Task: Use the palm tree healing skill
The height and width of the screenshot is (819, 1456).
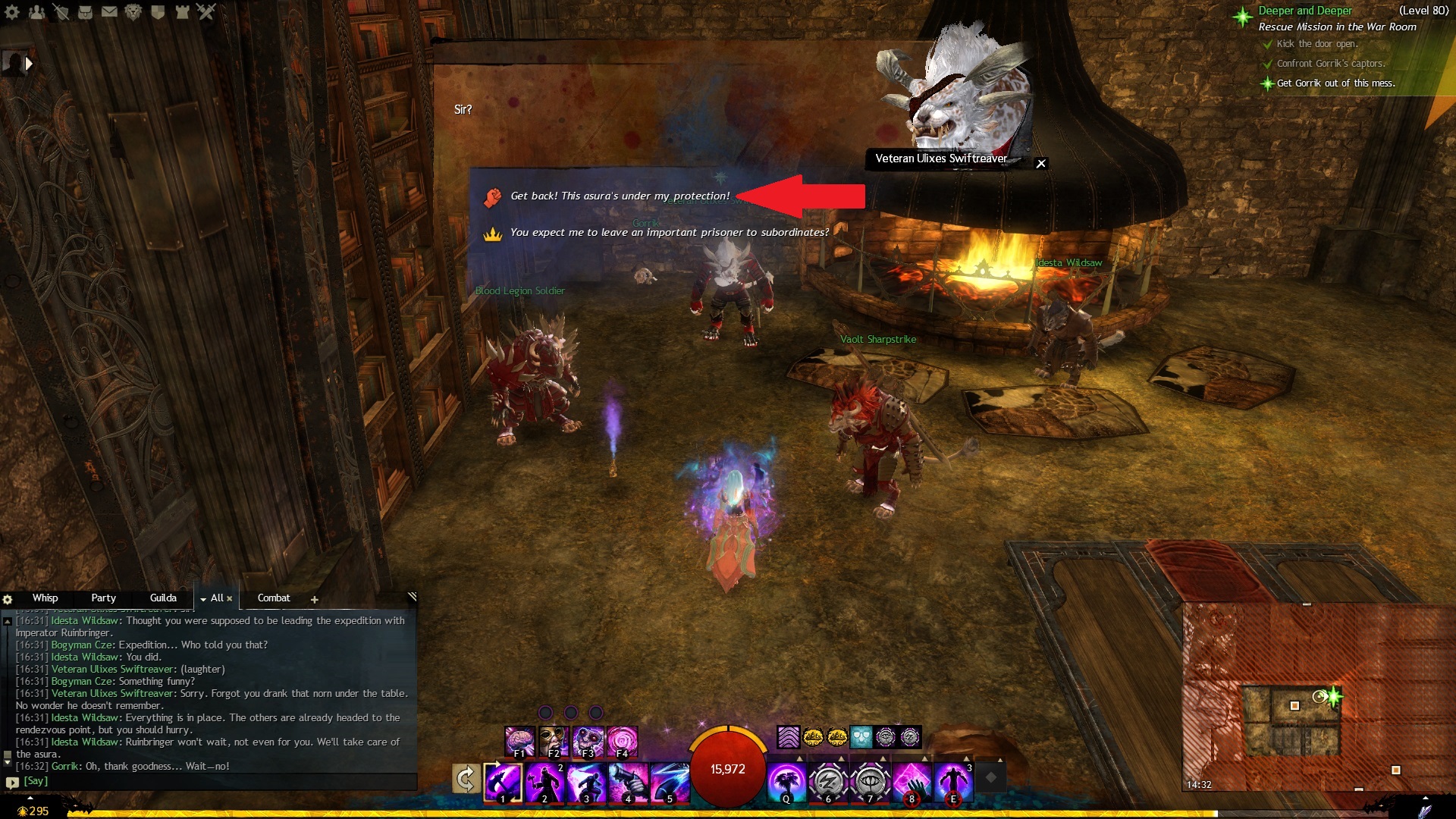Action: point(786,782)
